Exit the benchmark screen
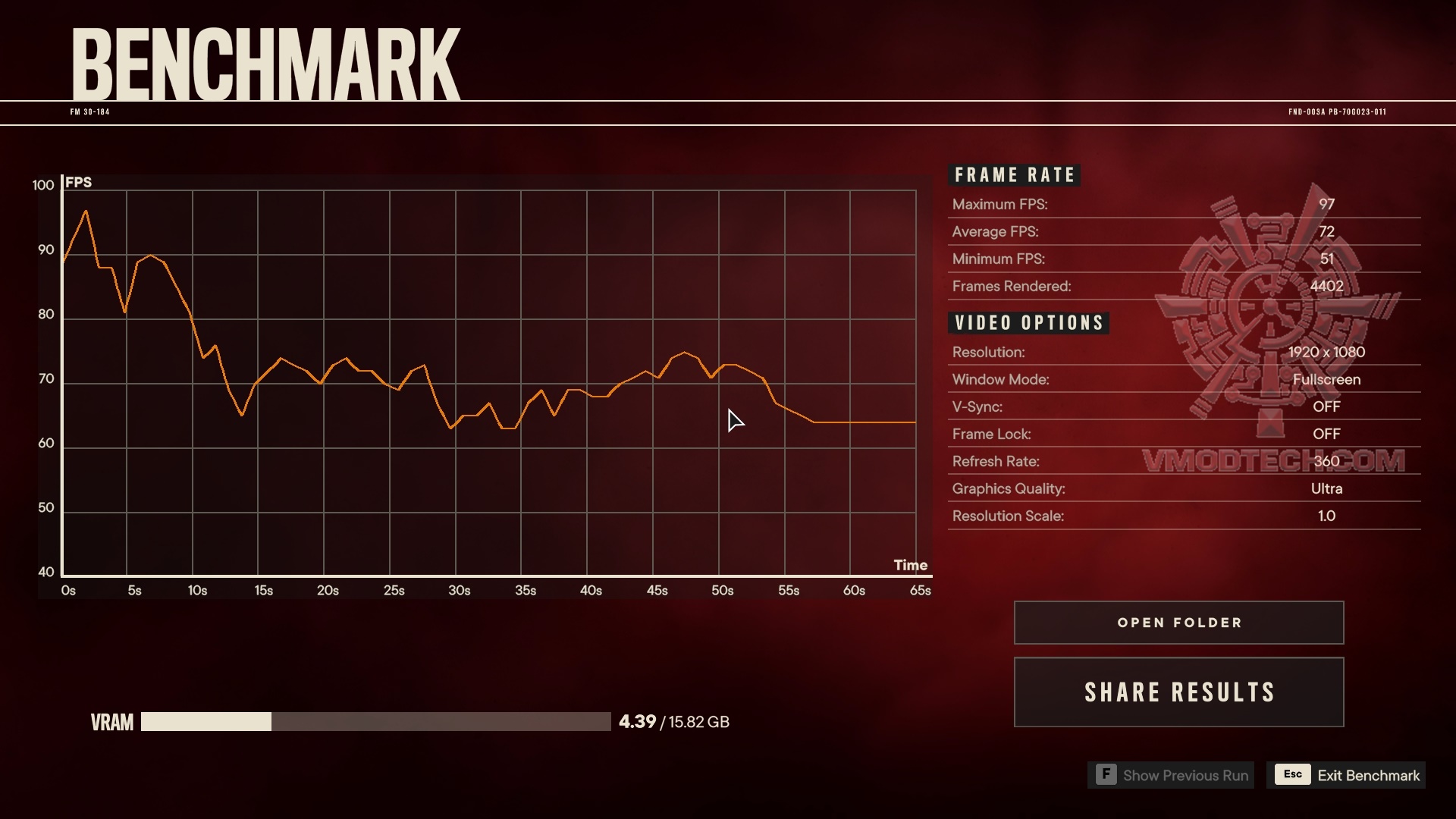The width and height of the screenshot is (1456, 819). coord(1346,775)
